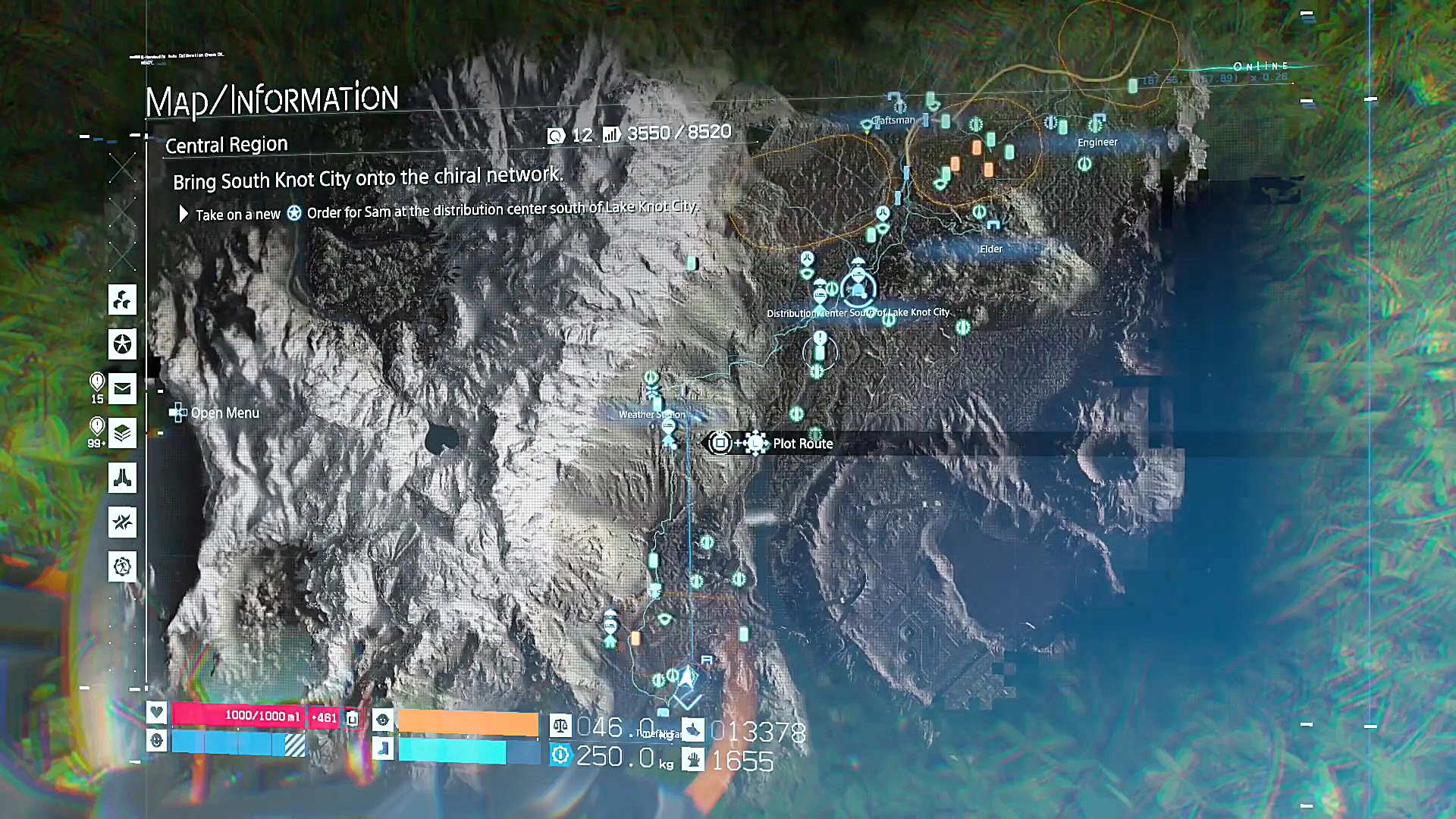The image size is (1456, 819).
Task: Select the strand contract icon
Action: (122, 523)
